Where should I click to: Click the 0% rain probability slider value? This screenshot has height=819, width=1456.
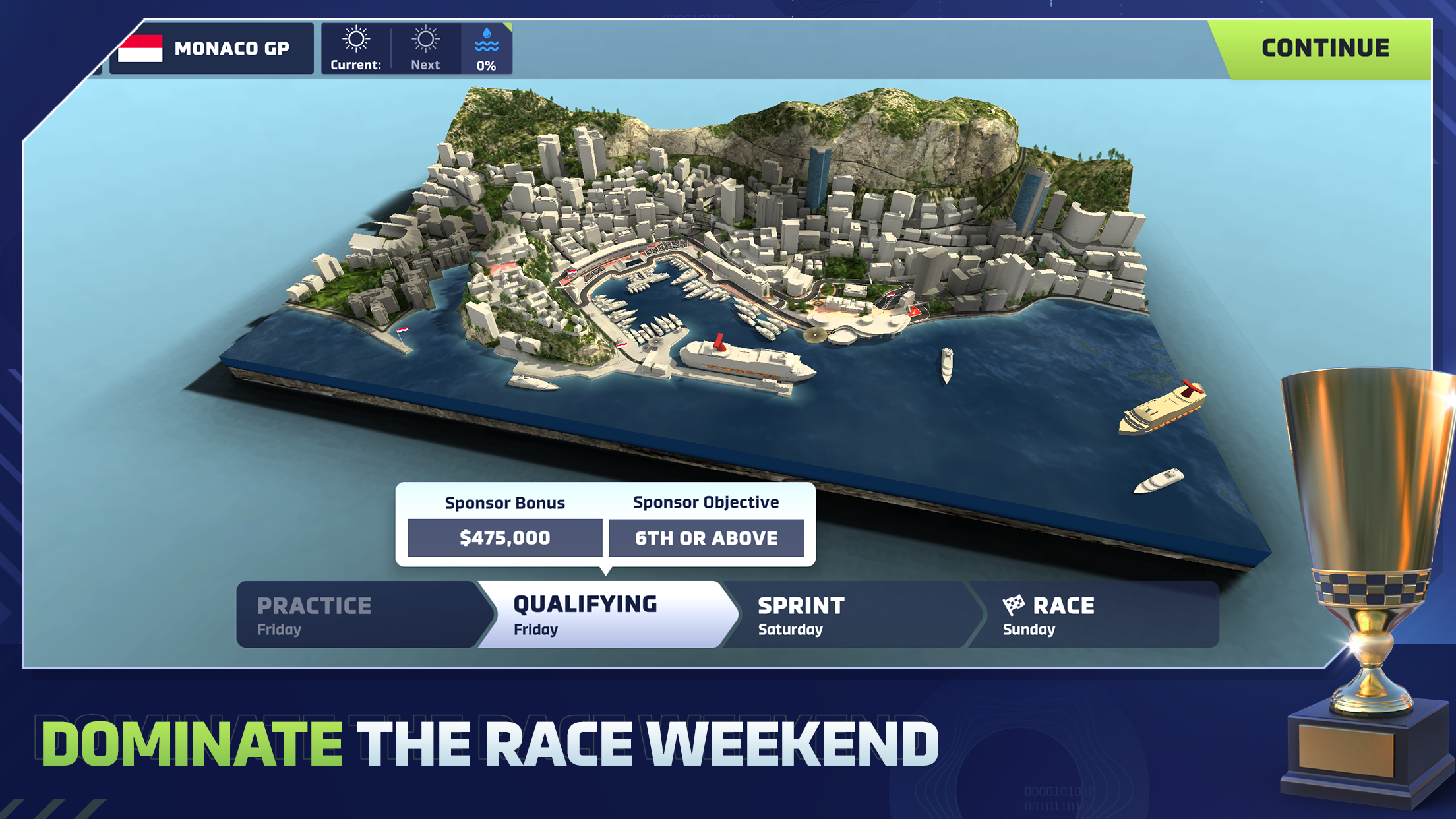pos(487,65)
